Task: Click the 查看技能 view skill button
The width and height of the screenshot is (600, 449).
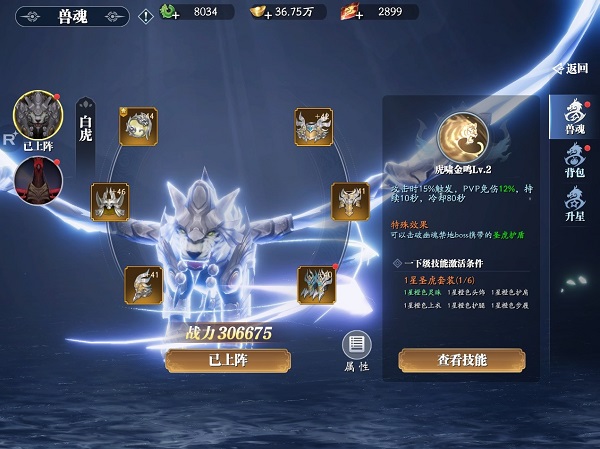Action: click(460, 359)
